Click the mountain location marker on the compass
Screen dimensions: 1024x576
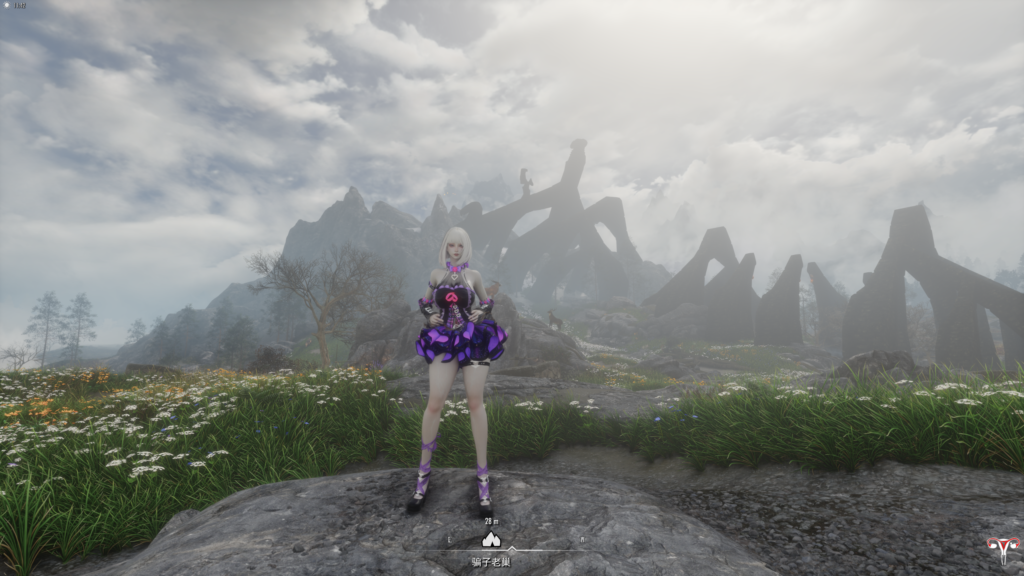491,539
